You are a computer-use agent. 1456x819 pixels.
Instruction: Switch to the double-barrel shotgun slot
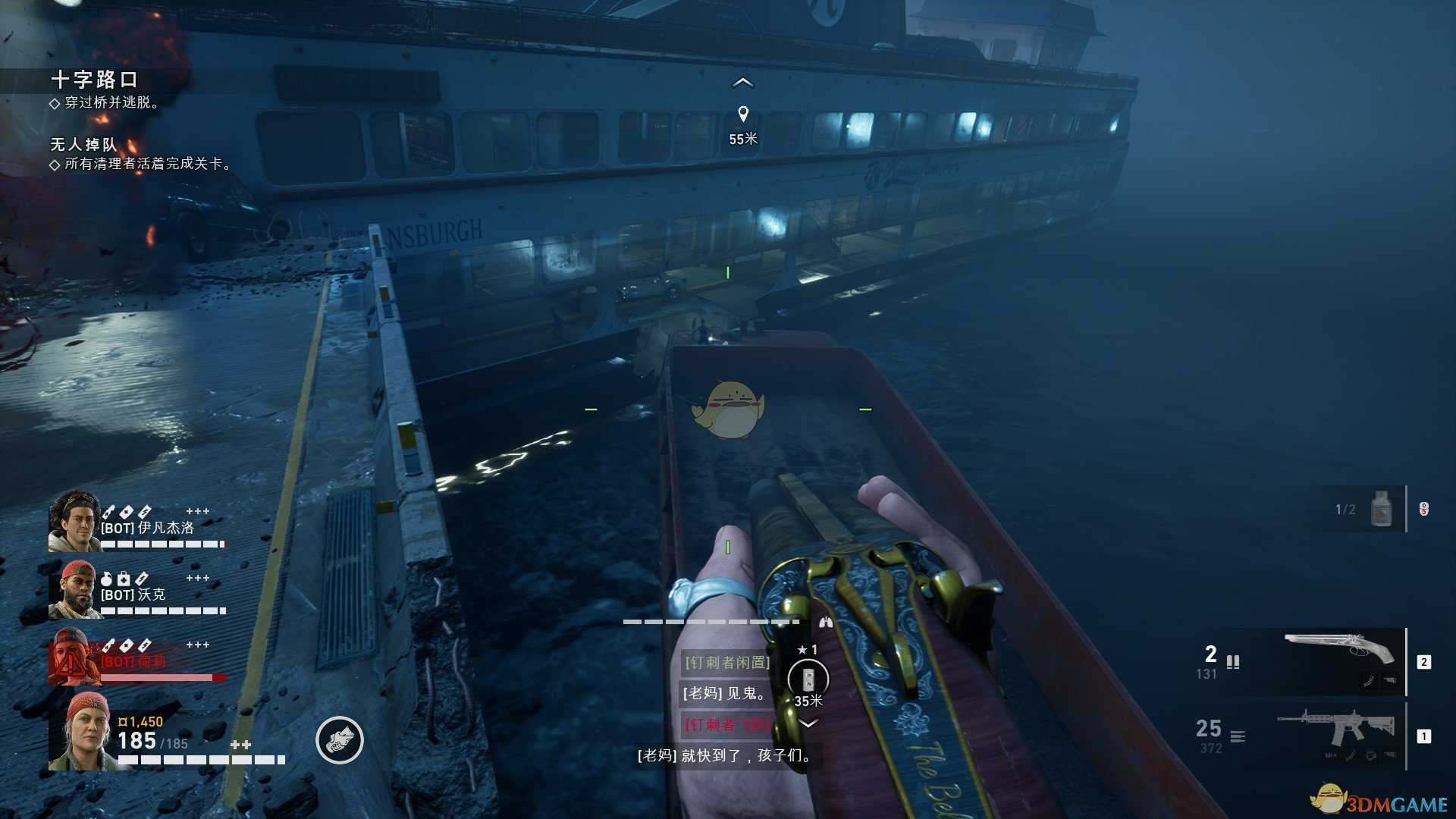[x=1338, y=660]
